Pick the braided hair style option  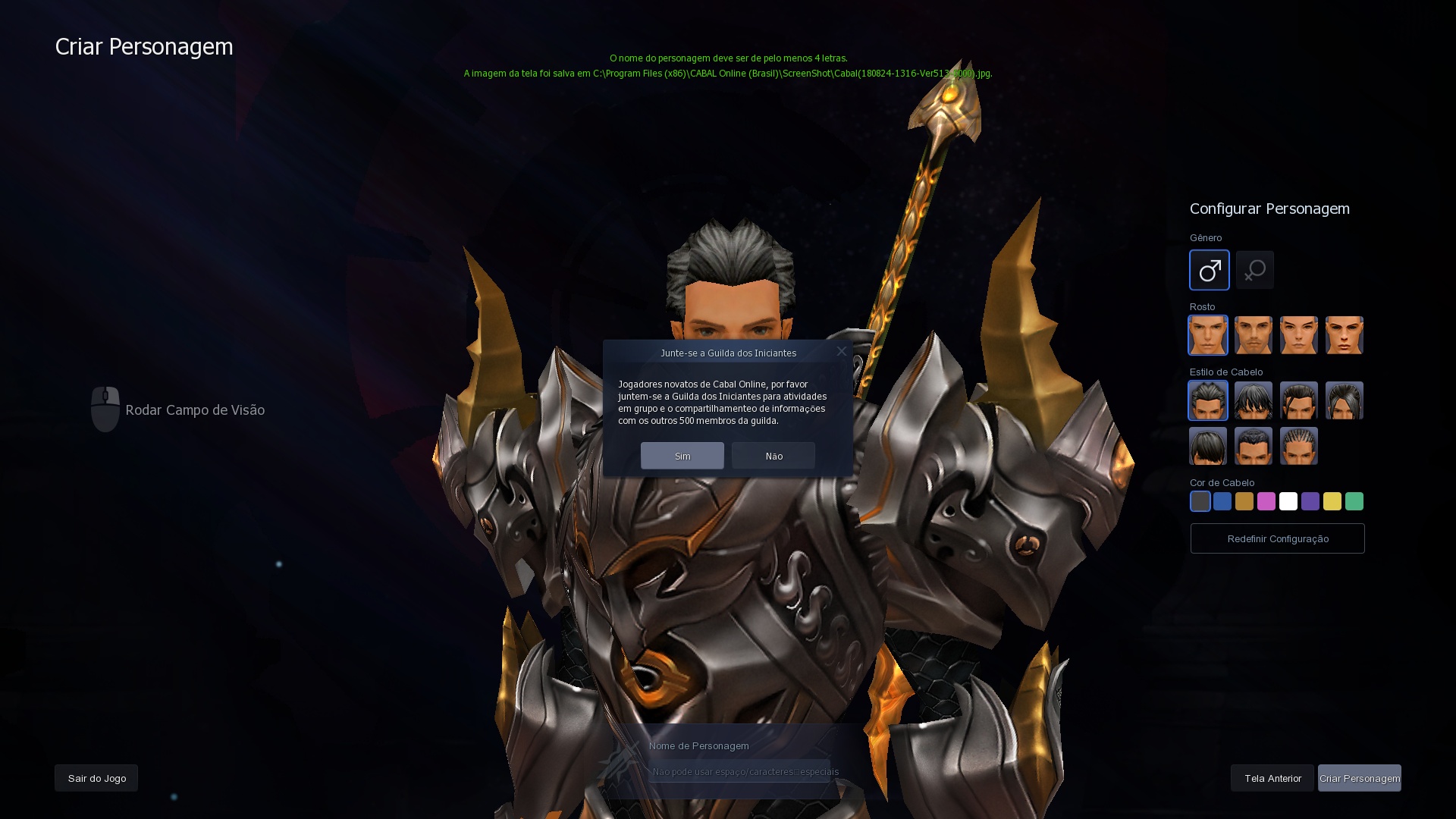click(1299, 446)
